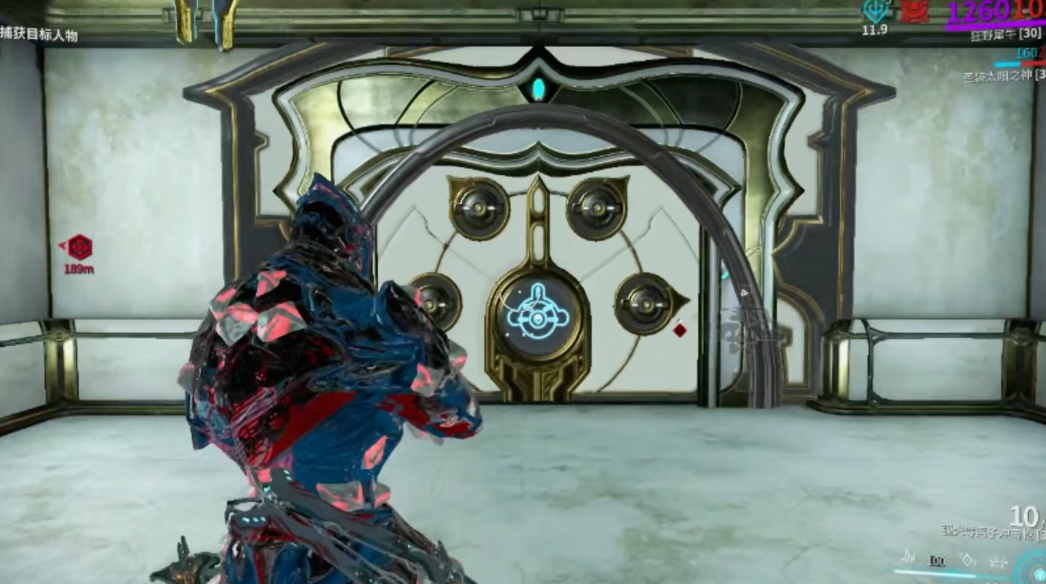Click the red capture target waypoint marker
Image resolution: width=1046 pixels, height=584 pixels.
[79, 246]
